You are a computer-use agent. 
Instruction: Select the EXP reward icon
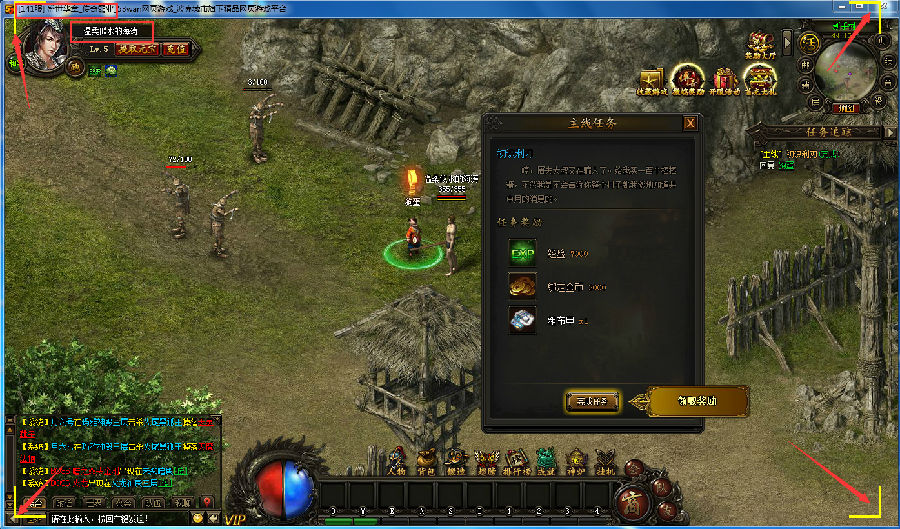click(522, 253)
